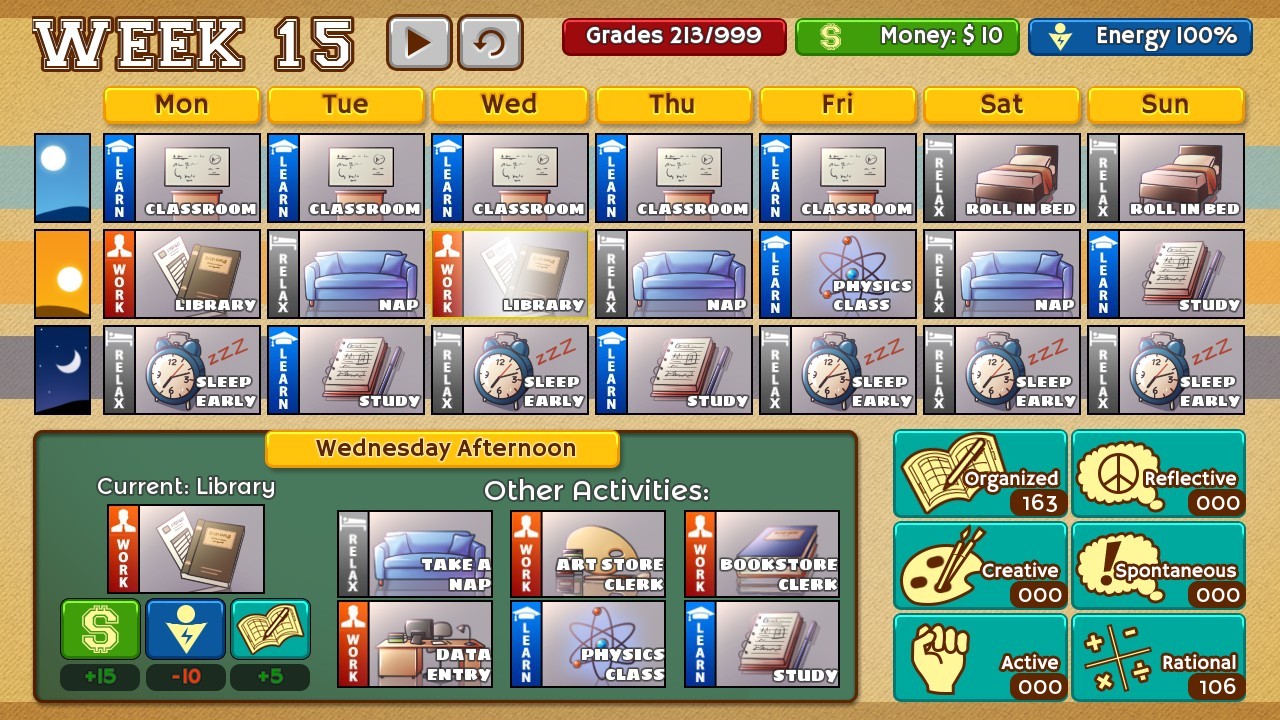Open the currently selected Library slot on Wednesday

pyautogui.click(x=509, y=273)
